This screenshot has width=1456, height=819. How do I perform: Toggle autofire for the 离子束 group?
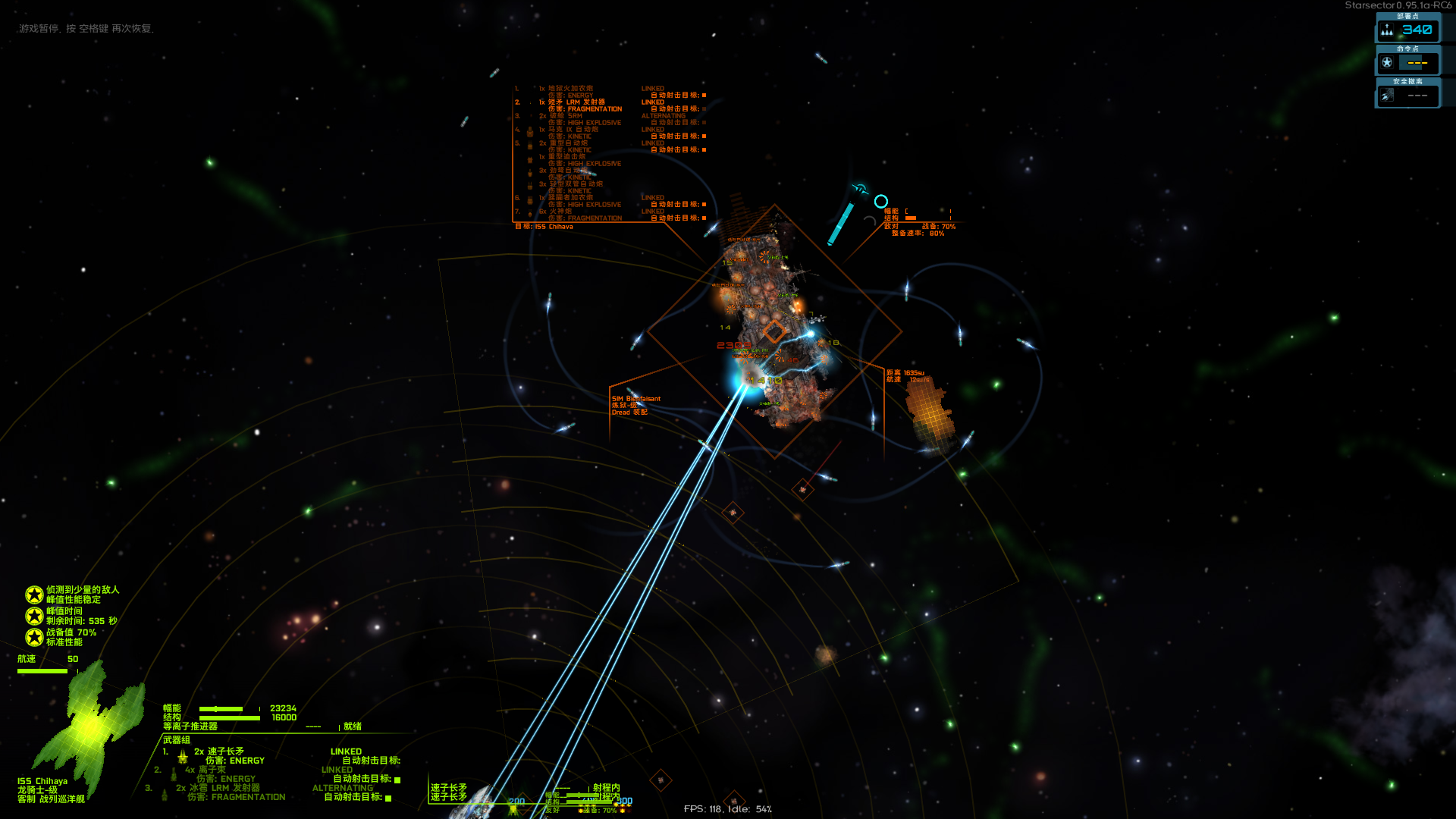(x=397, y=779)
